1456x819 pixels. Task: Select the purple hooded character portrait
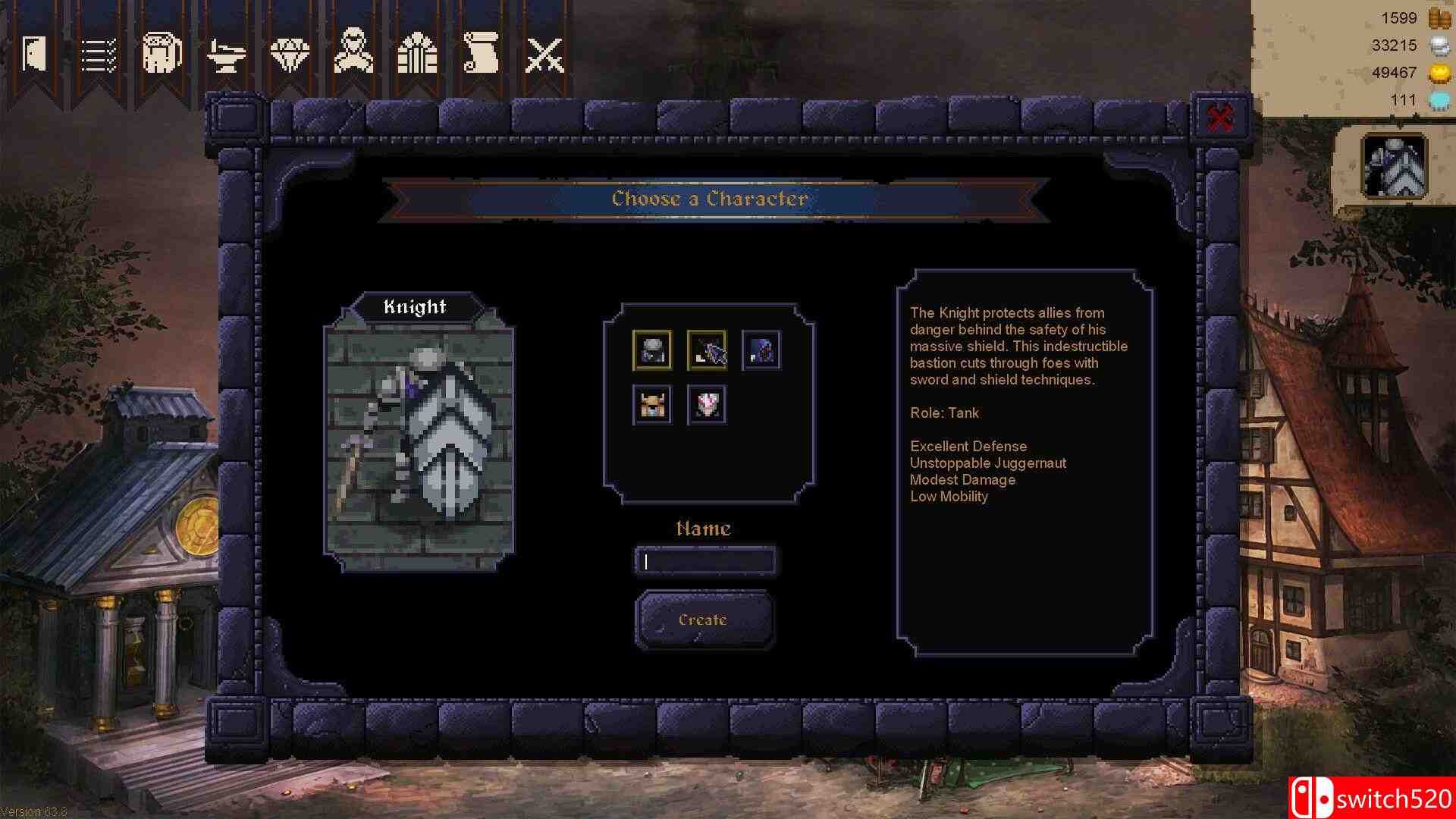[x=761, y=350]
